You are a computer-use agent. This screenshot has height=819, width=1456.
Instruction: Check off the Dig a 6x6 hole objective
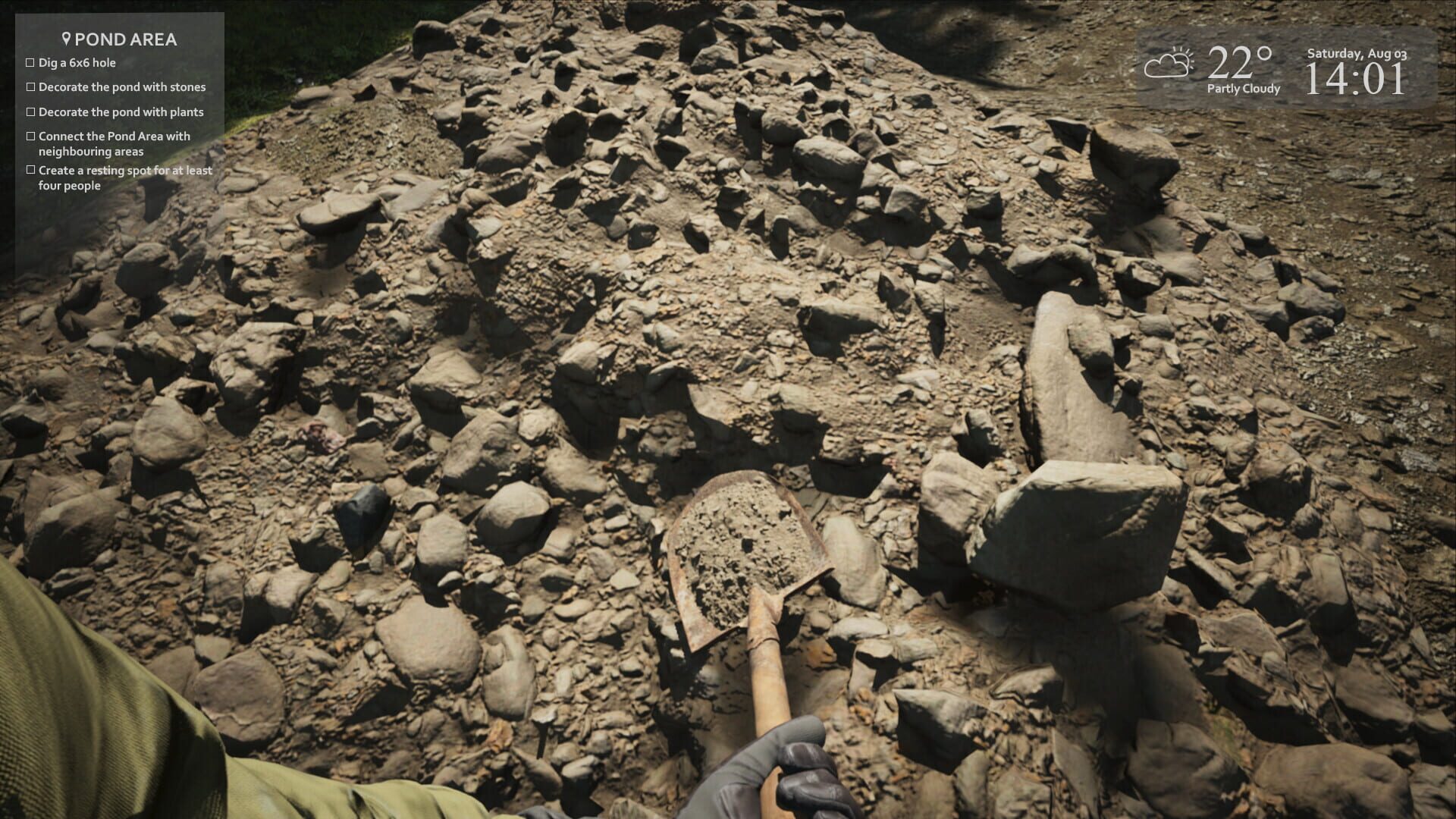pos(30,63)
